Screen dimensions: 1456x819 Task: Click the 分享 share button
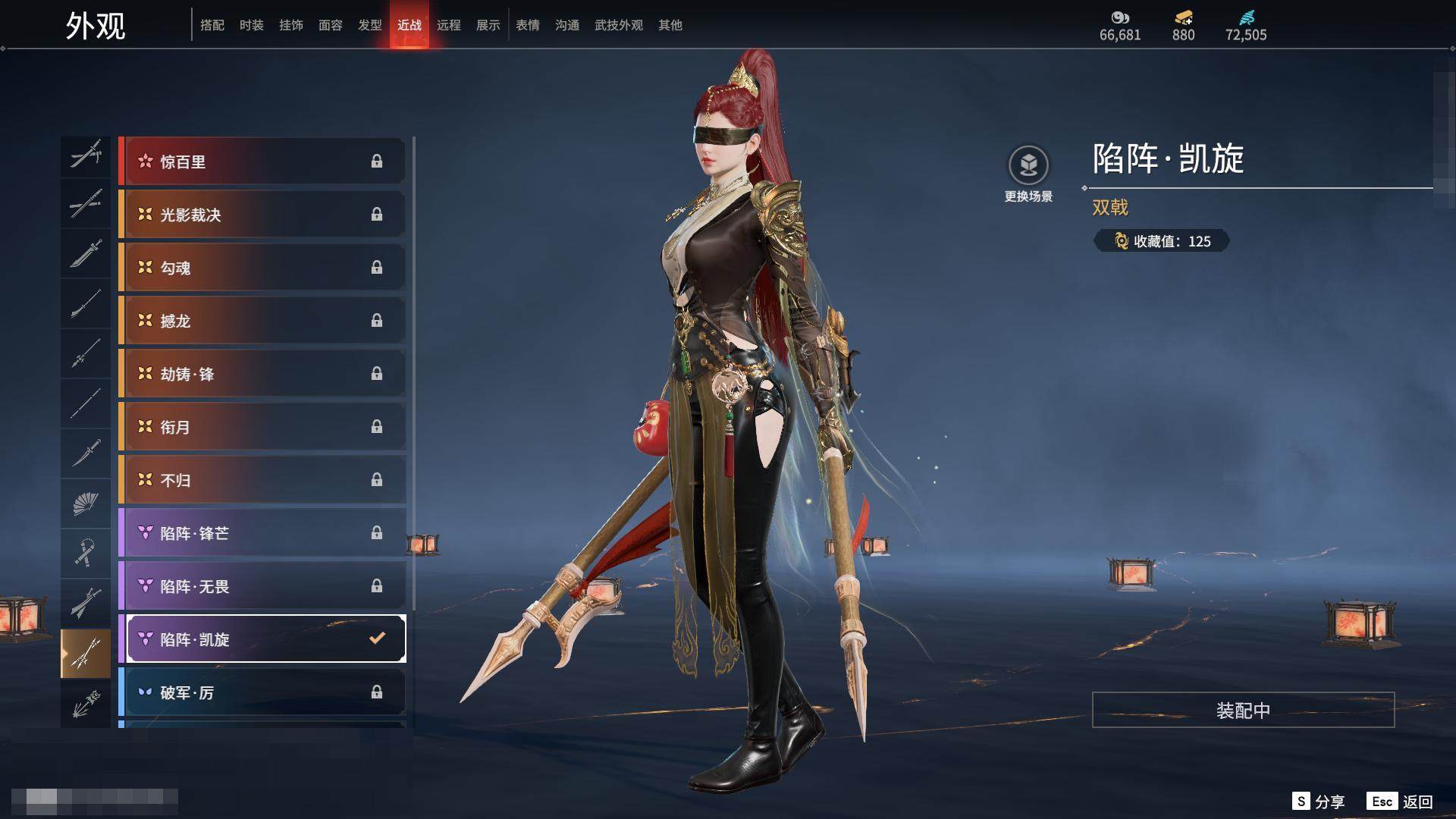(1319, 802)
